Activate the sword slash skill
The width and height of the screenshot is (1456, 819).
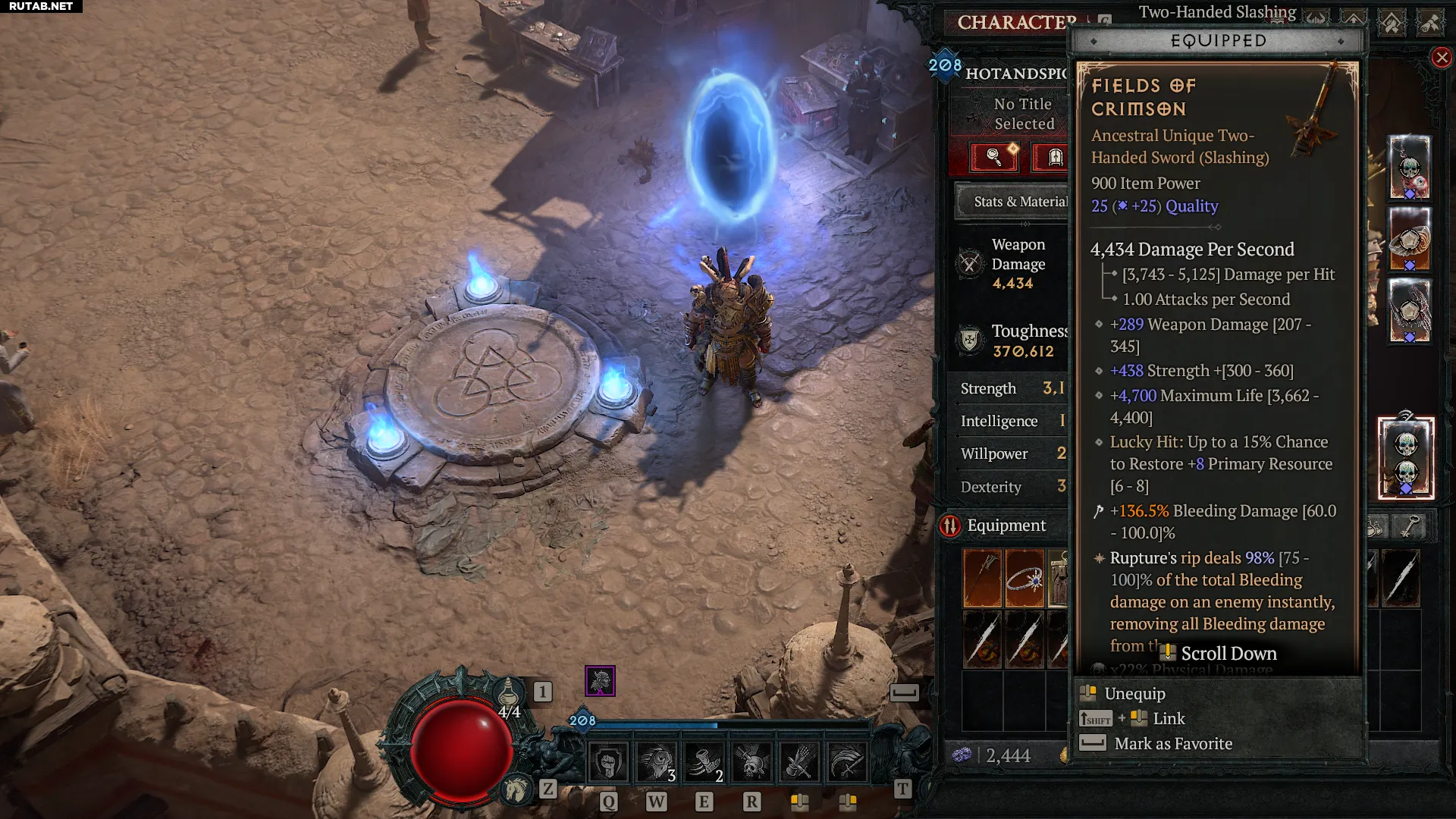tap(847, 762)
